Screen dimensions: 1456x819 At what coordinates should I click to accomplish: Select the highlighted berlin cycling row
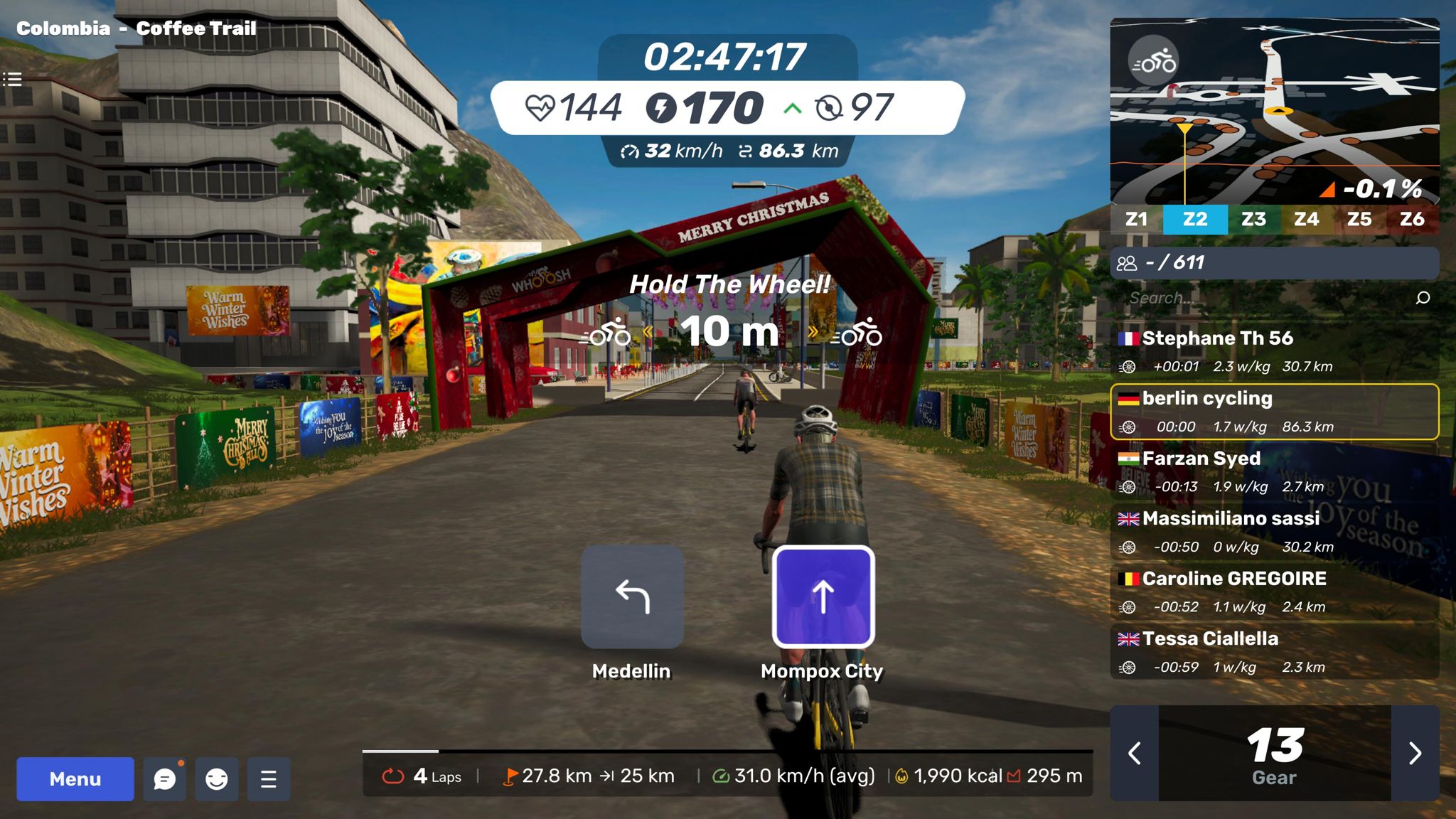[x=1274, y=412]
